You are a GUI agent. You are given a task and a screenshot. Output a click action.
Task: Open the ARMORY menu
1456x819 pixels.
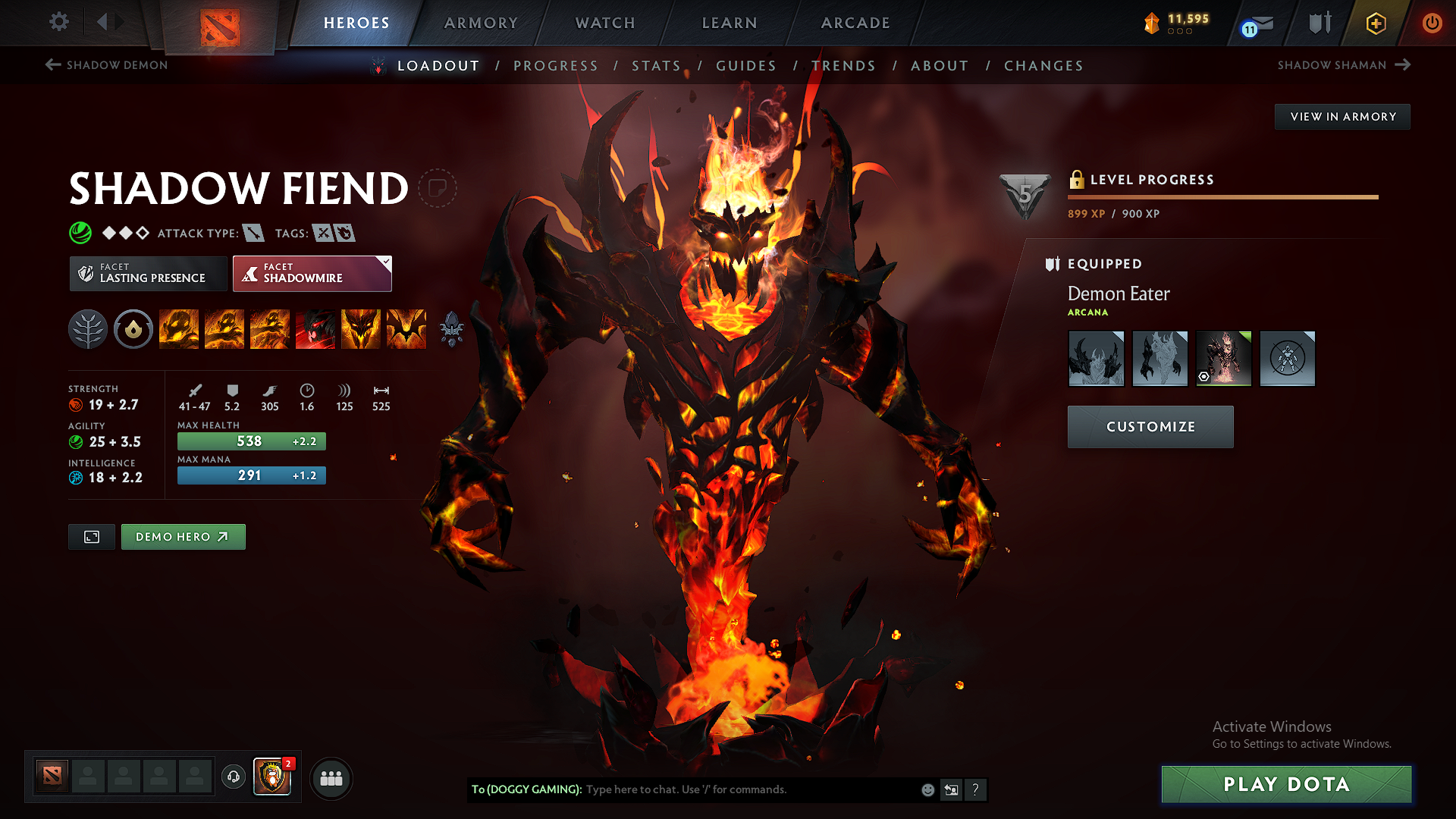(481, 22)
